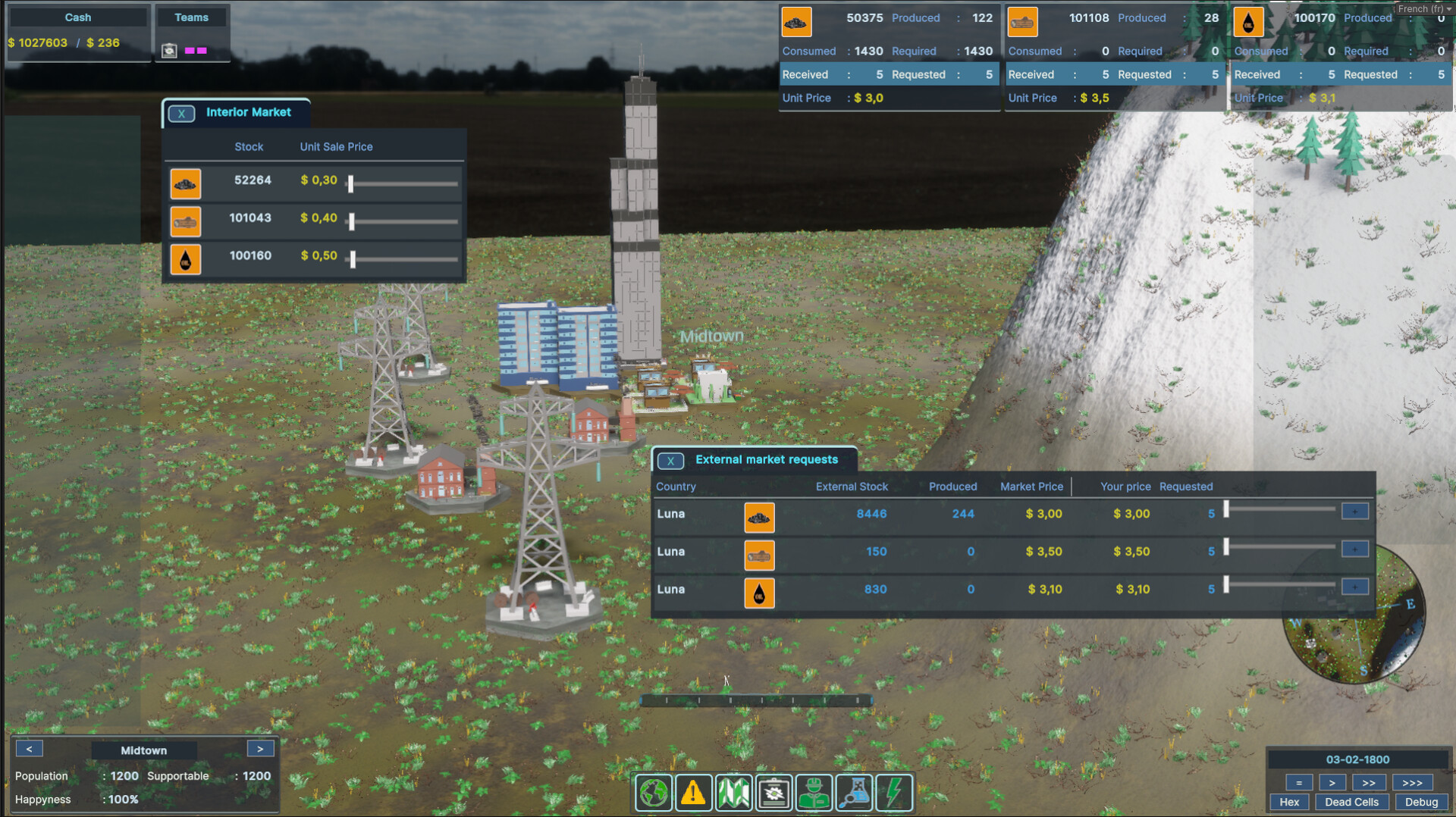Toggle the Hex grid display
Image resolution: width=1456 pixels, height=817 pixels.
click(x=1289, y=801)
